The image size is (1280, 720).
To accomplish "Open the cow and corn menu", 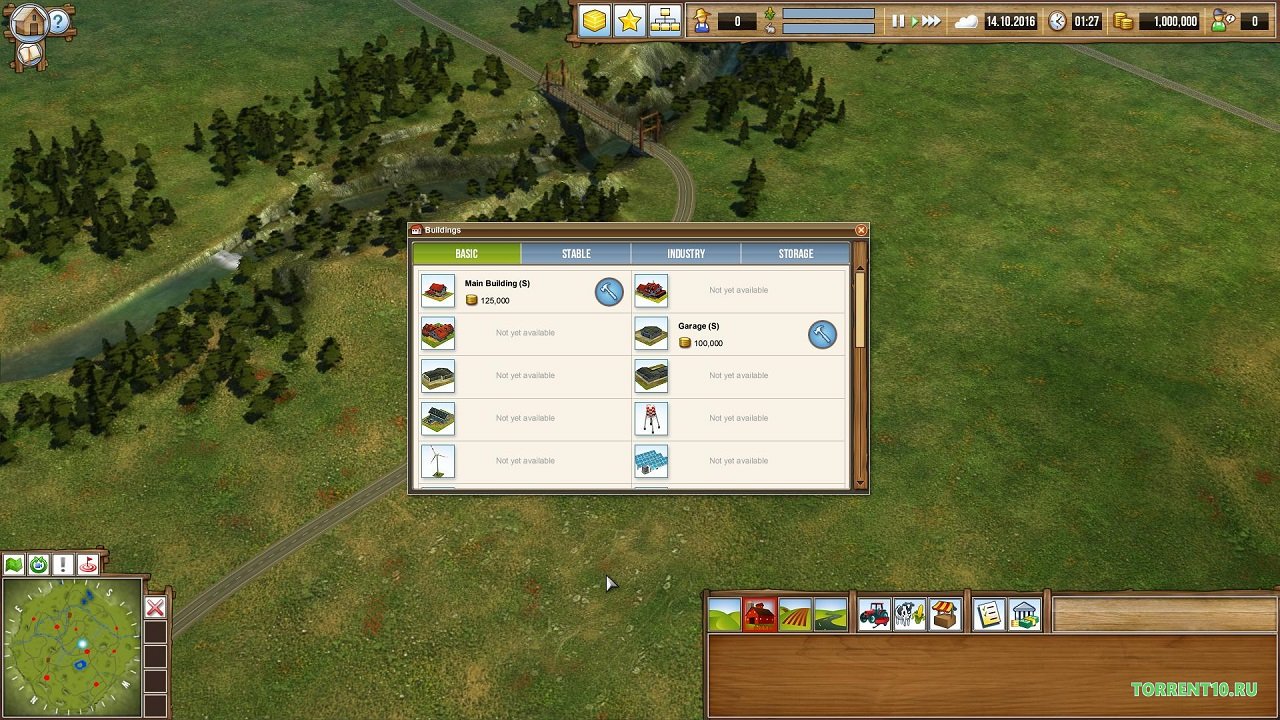I will click(x=909, y=614).
